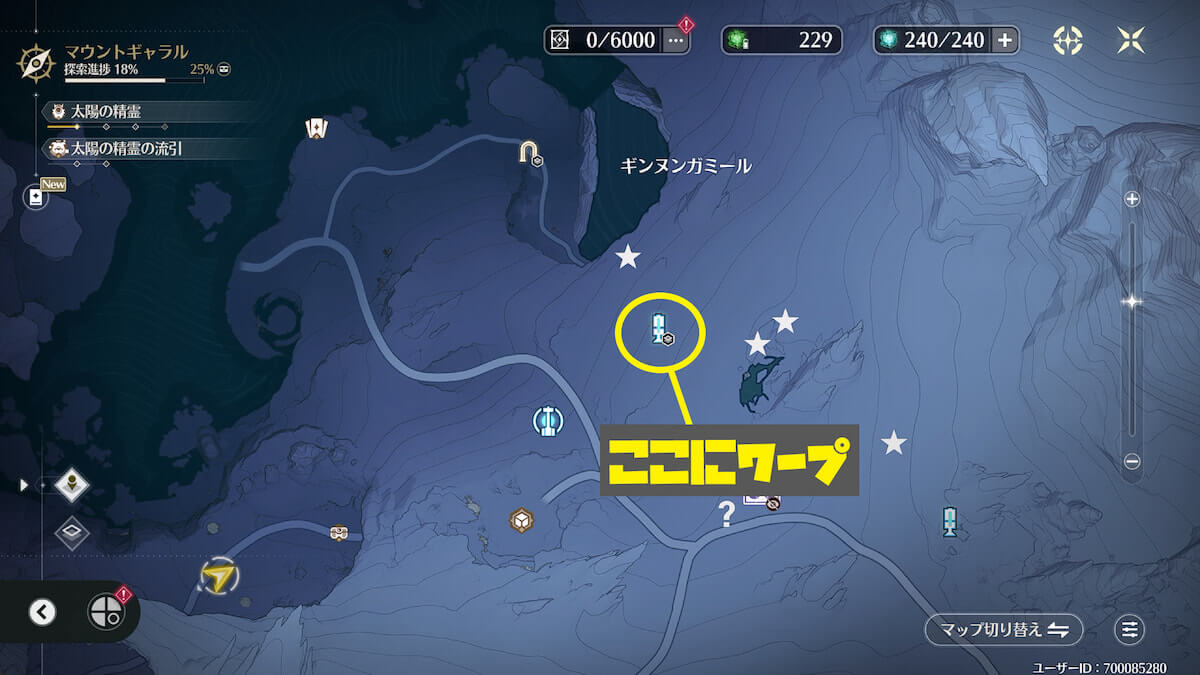Click the マップ切り替え map switch button
Image resolution: width=1200 pixels, height=675 pixels.
pos(1003,629)
